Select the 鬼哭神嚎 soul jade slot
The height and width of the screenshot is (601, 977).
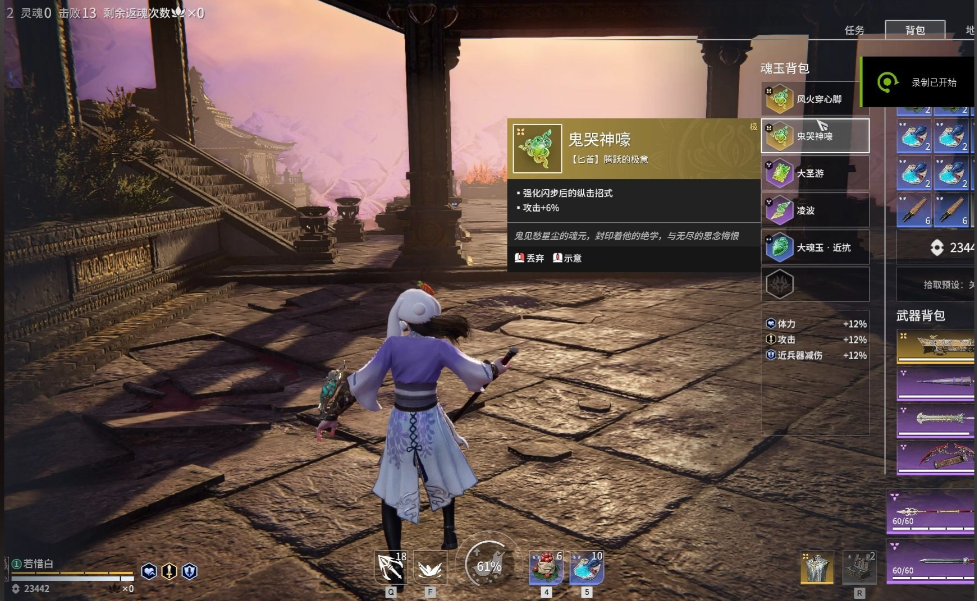815,136
